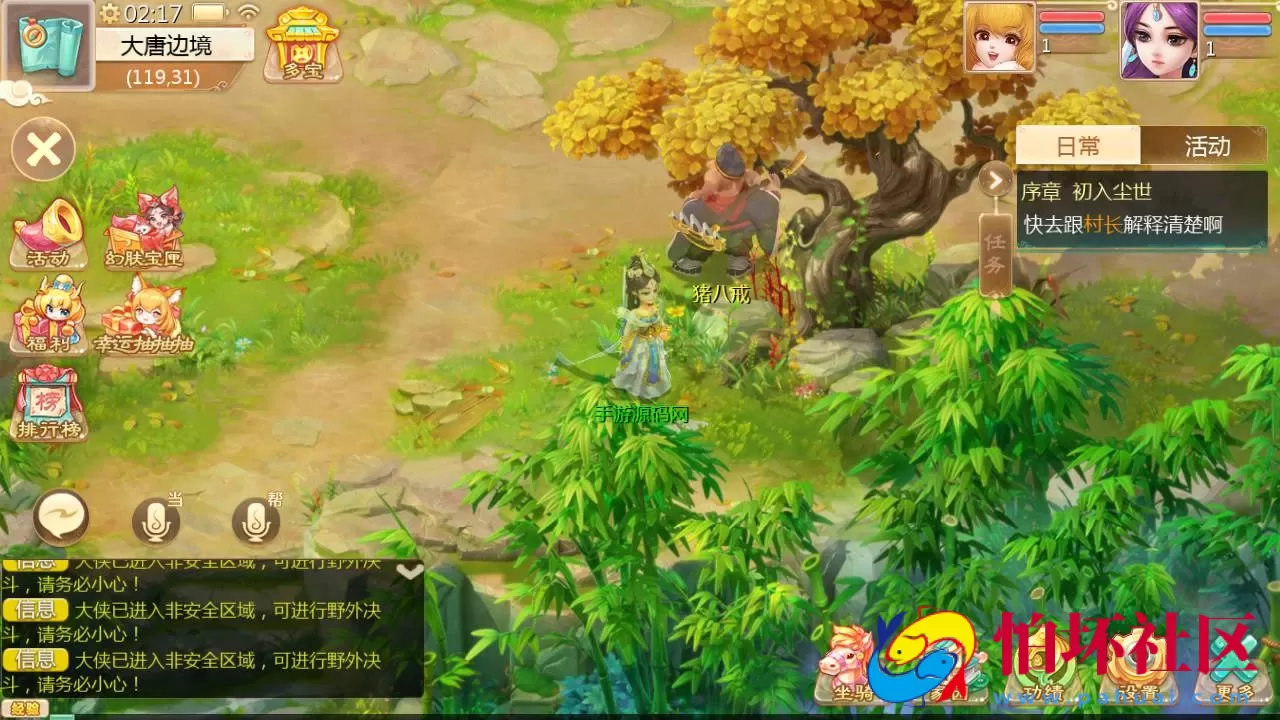This screenshot has width=1280, height=720.
Task: Tap the 当 channel microphone toggle
Action: tap(155, 522)
